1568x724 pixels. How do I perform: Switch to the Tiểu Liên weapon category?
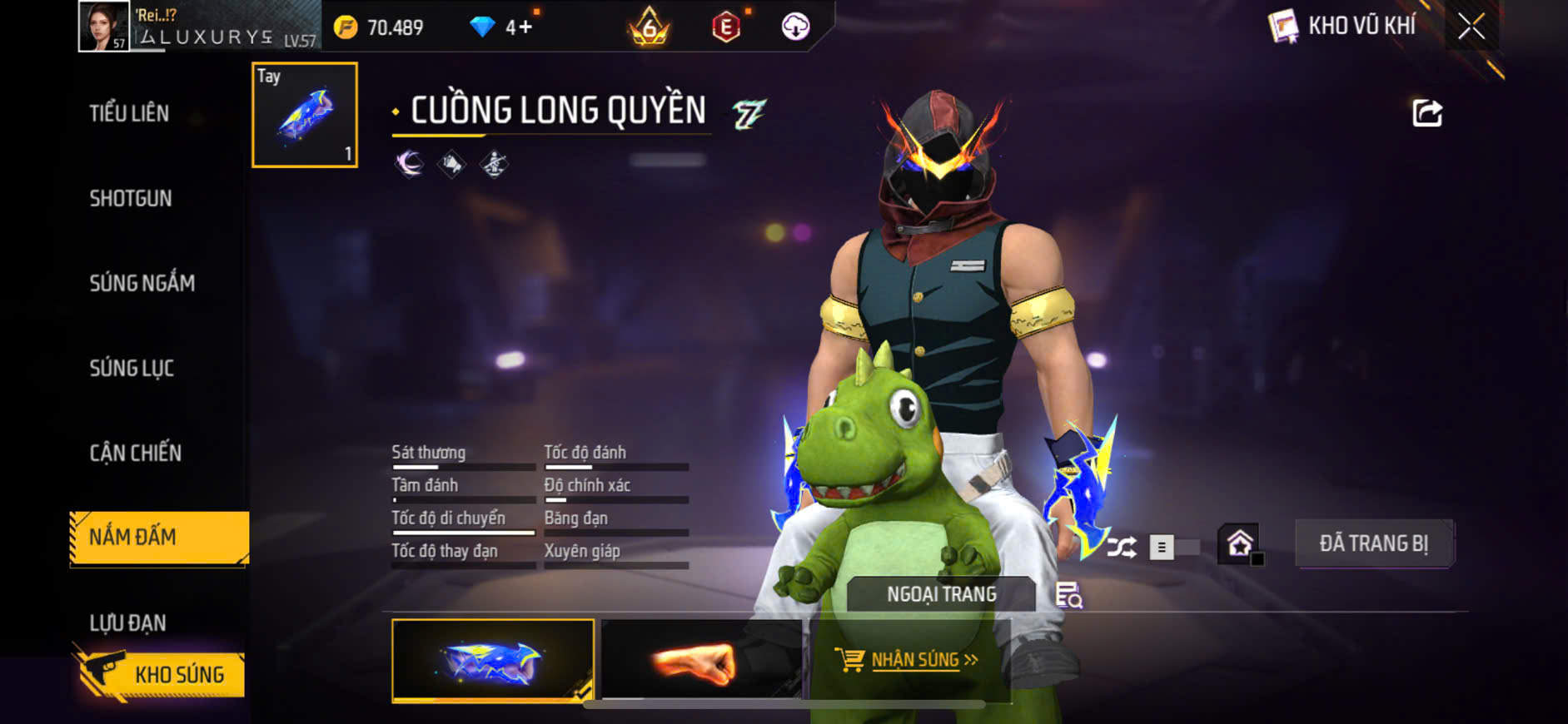[x=129, y=113]
